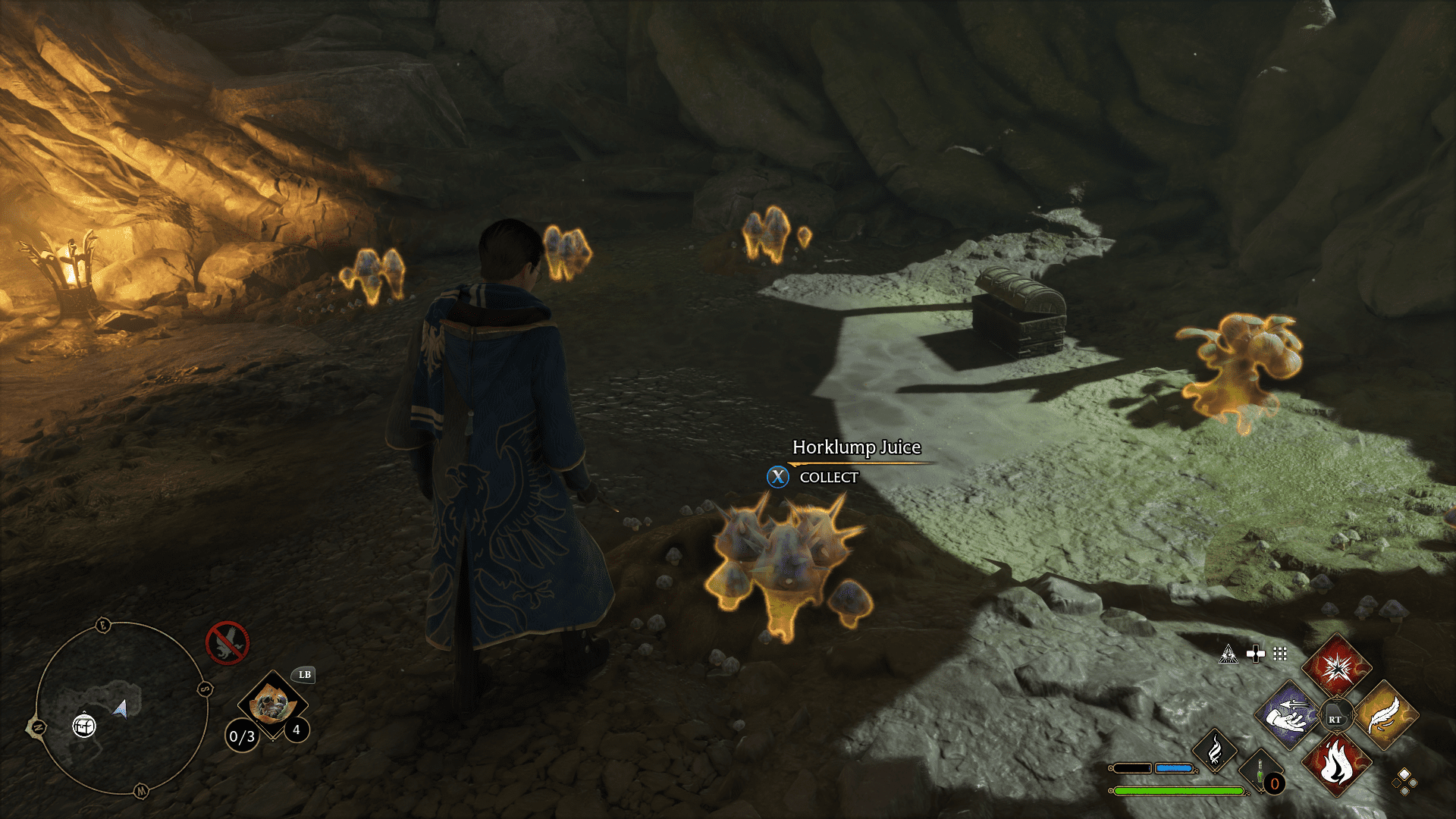Click the player arrow on the minimap
This screenshot has width=1456, height=819.
(120, 710)
